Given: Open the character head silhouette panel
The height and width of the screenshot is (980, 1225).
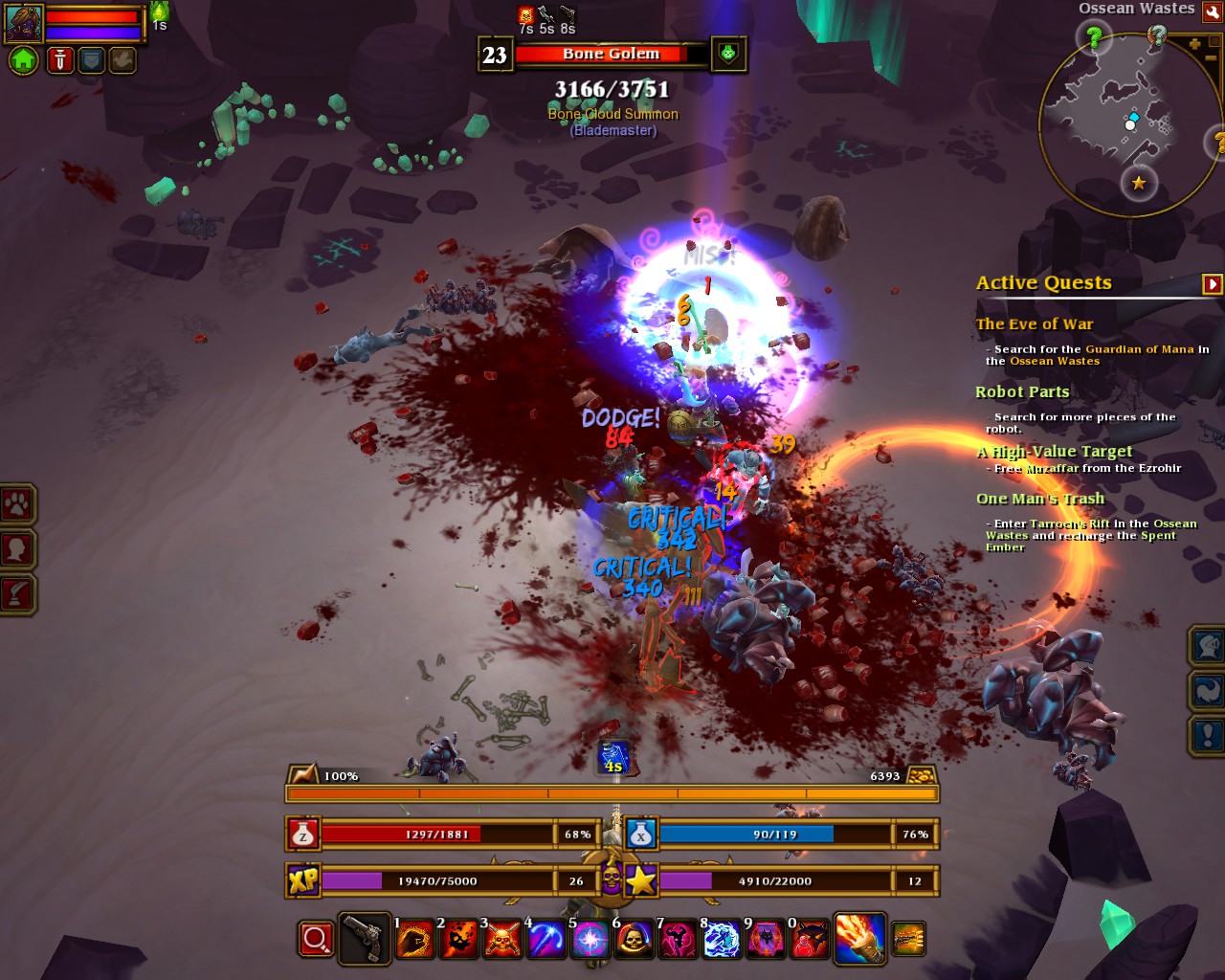Looking at the screenshot, I should point(17,548).
